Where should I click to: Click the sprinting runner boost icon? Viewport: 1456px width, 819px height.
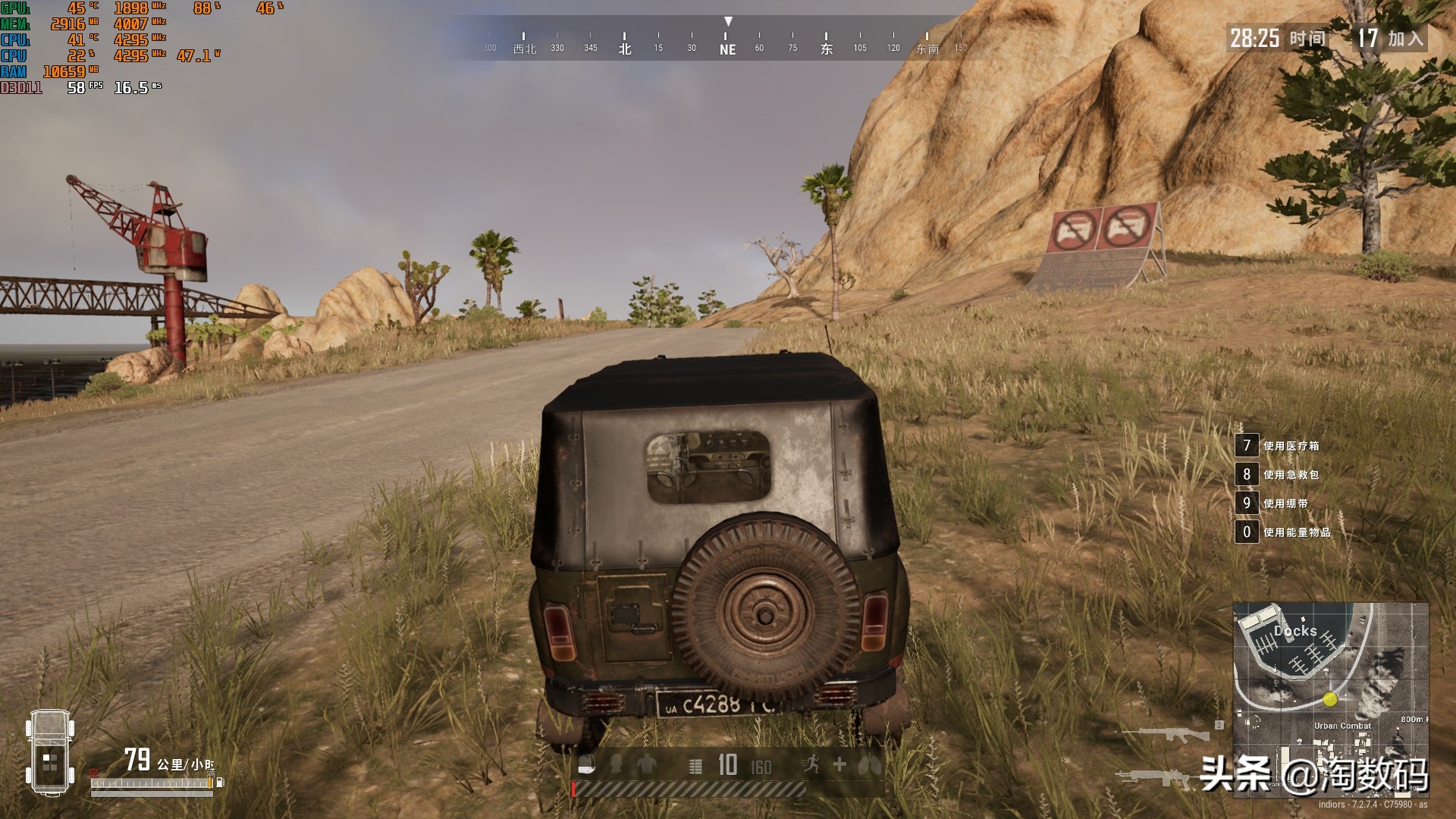click(810, 765)
